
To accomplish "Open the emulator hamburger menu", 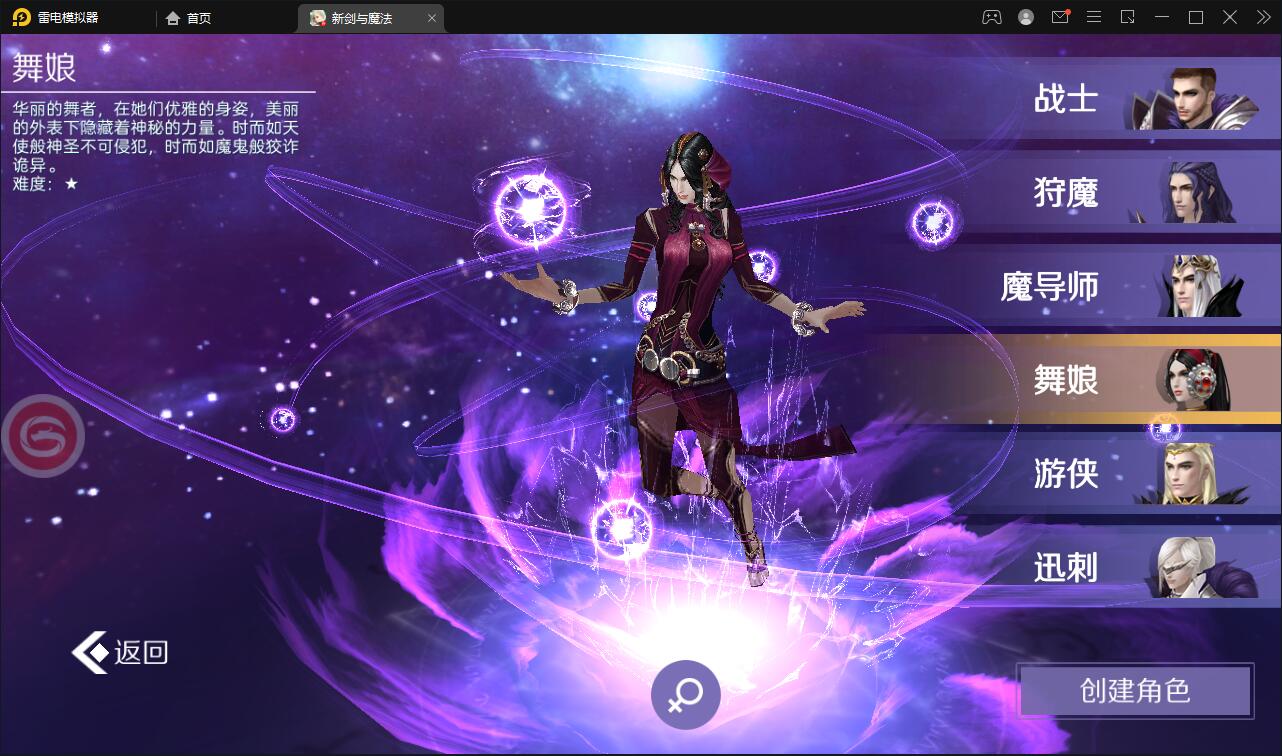I will 1094,17.
